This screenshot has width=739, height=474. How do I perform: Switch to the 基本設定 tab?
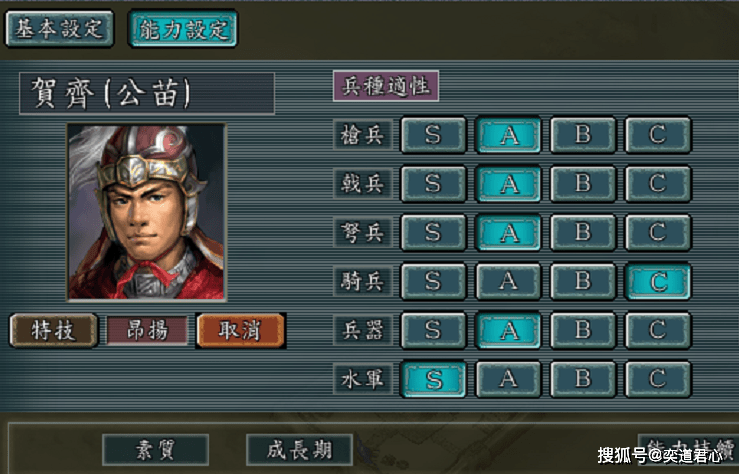coord(59,28)
